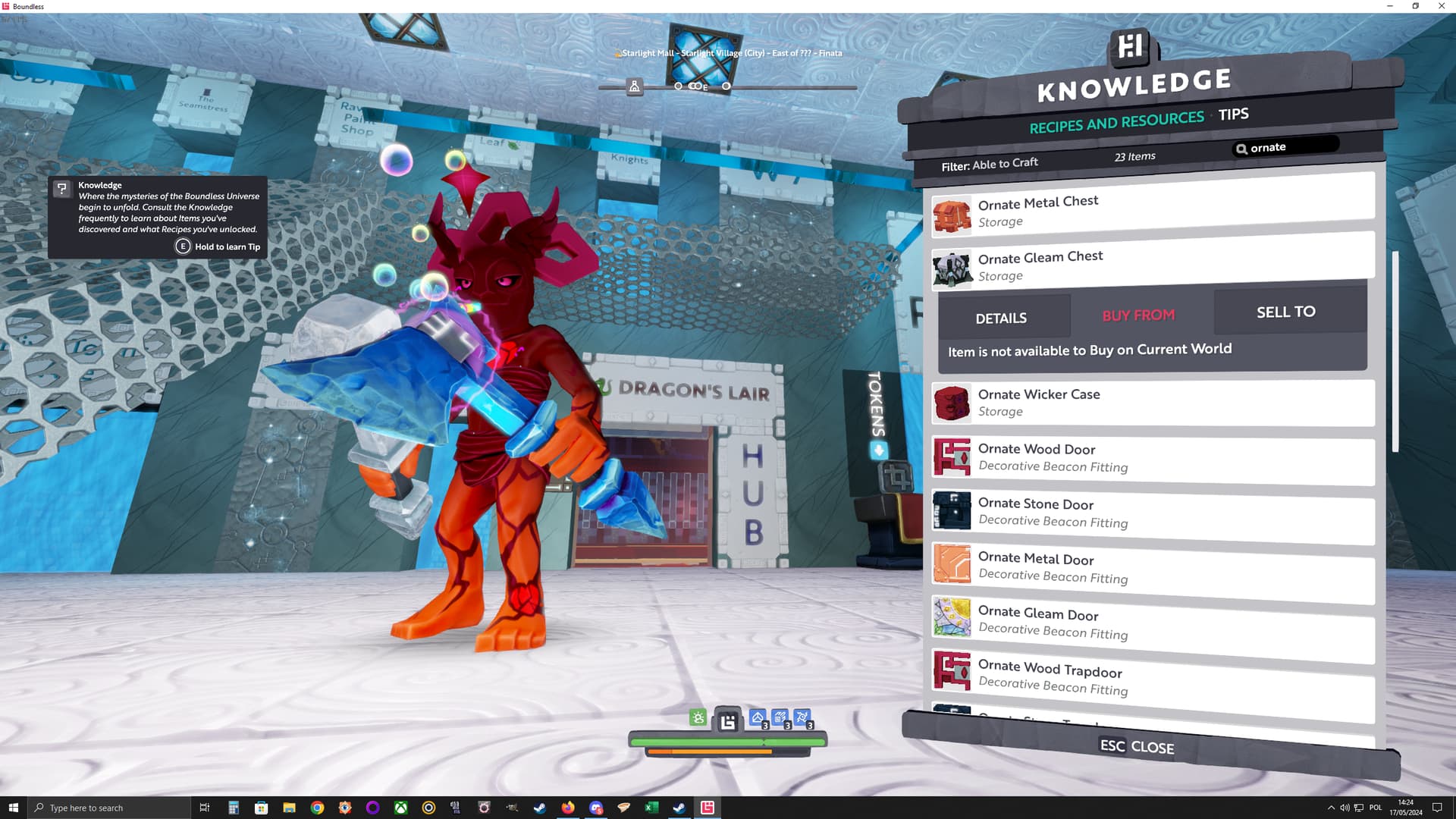Change the Able to Craft filter
The image size is (1456, 819).
click(x=990, y=164)
